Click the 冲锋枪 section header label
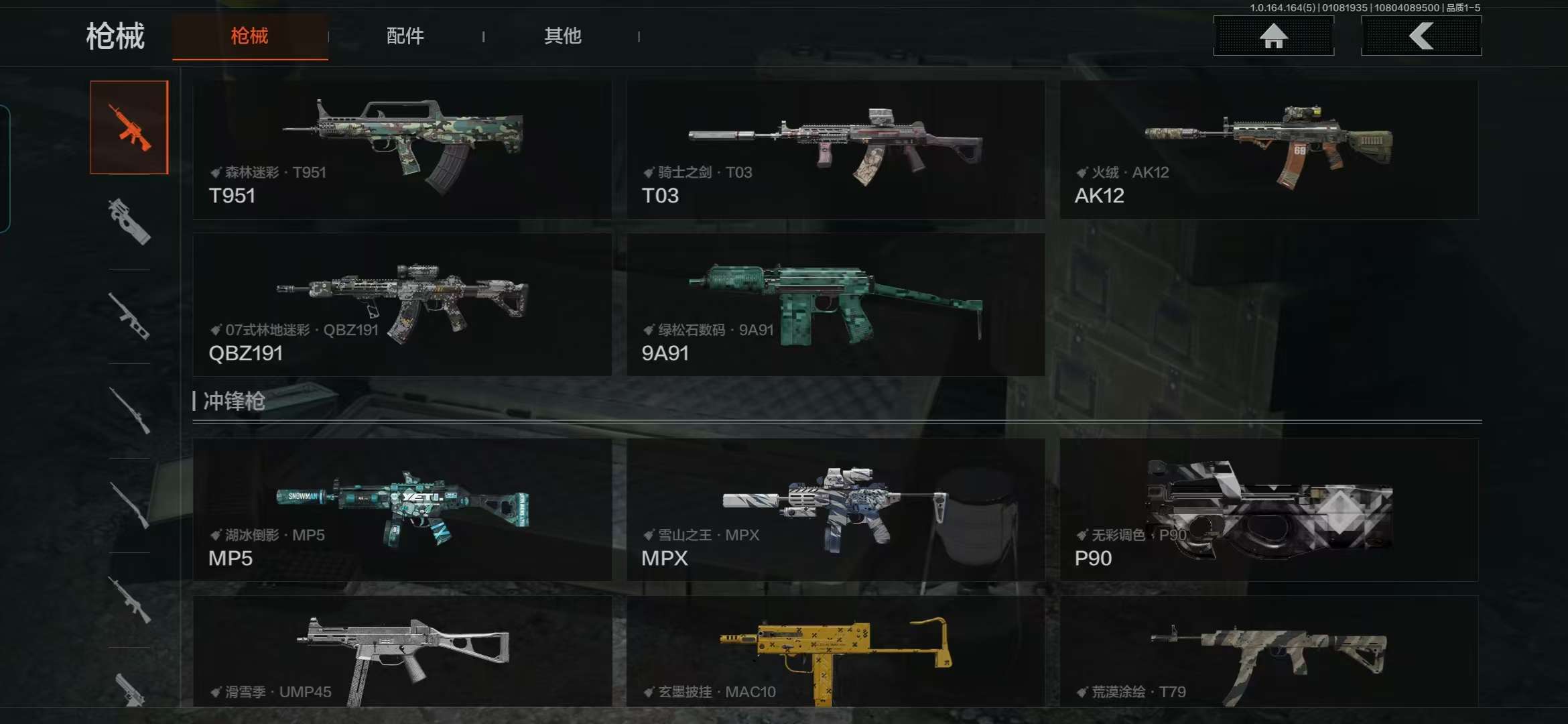 [x=235, y=401]
